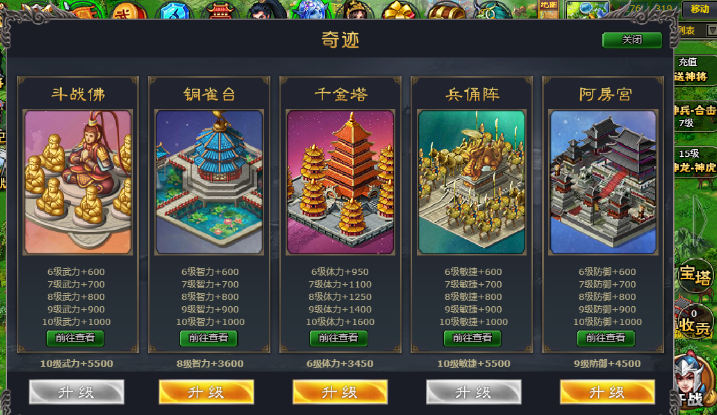717x415 pixels.
Task: Pick the 千金塔 red pagoda picture
Action: pyautogui.click(x=341, y=182)
